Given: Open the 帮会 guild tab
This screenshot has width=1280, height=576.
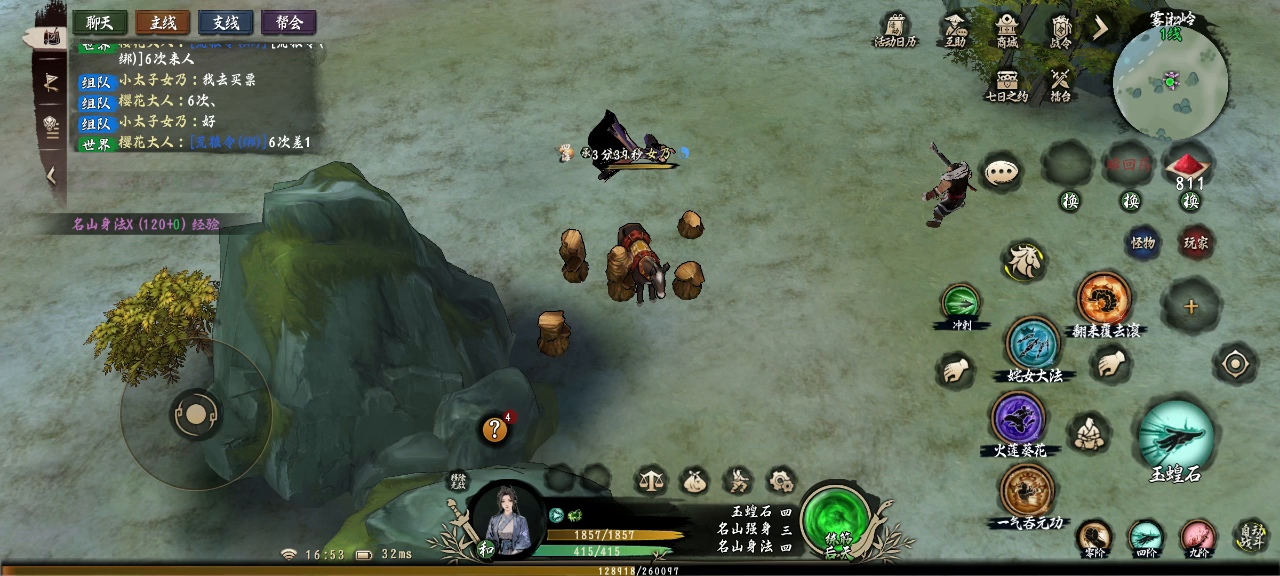Looking at the screenshot, I should pyautogui.click(x=289, y=22).
